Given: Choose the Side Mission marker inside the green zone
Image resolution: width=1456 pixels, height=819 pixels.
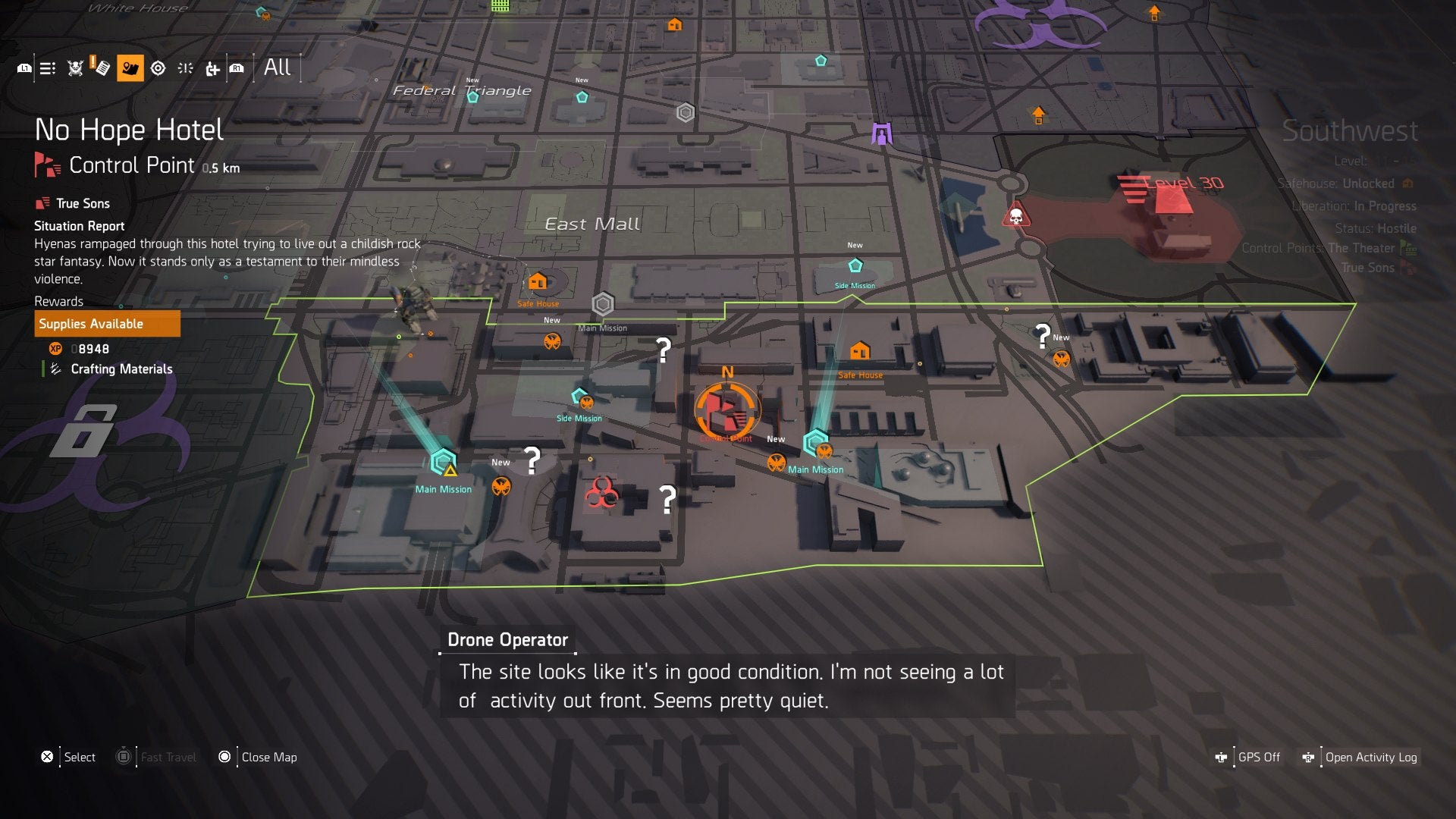Looking at the screenshot, I should 580,398.
